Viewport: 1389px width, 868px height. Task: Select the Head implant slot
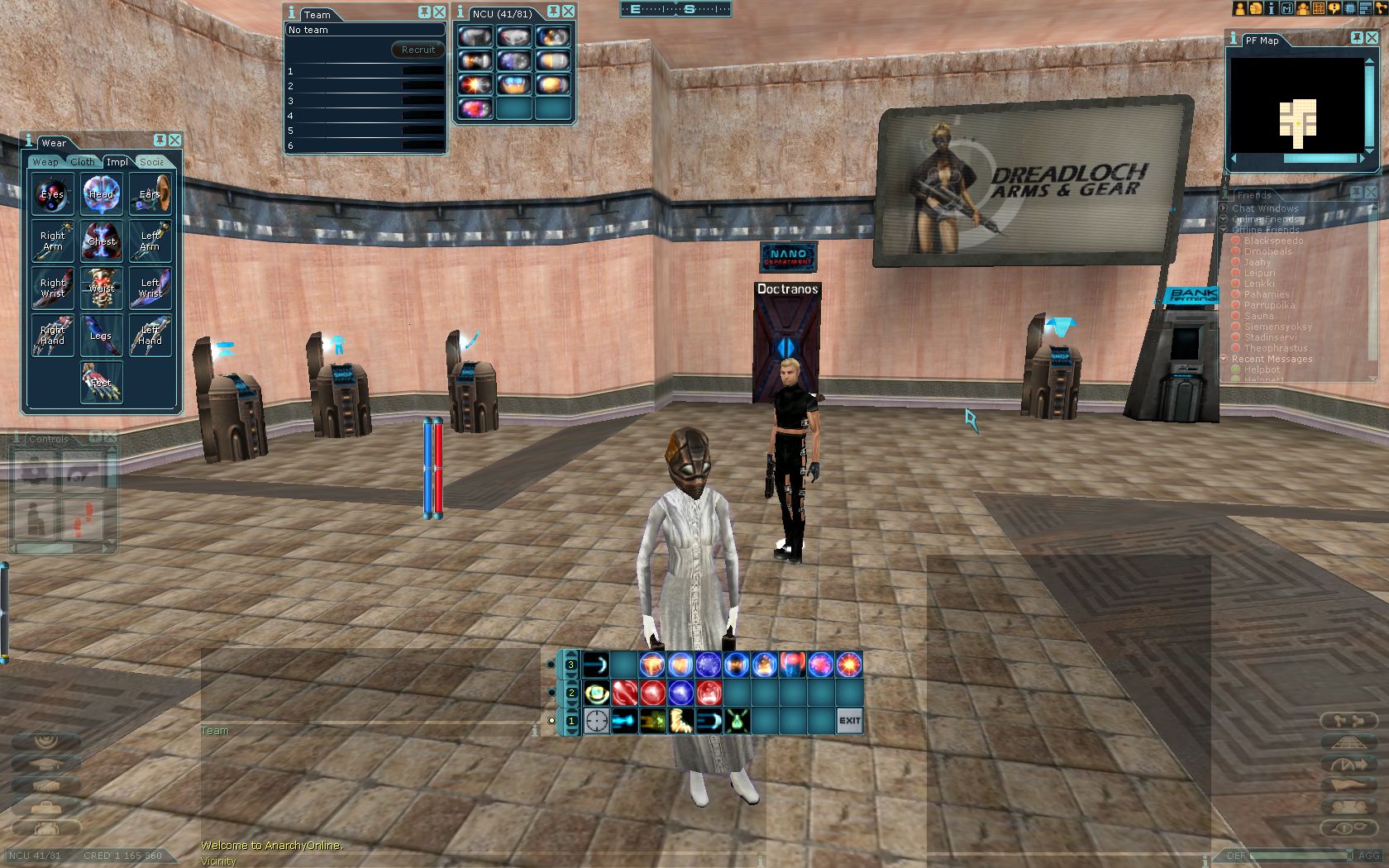click(x=102, y=194)
